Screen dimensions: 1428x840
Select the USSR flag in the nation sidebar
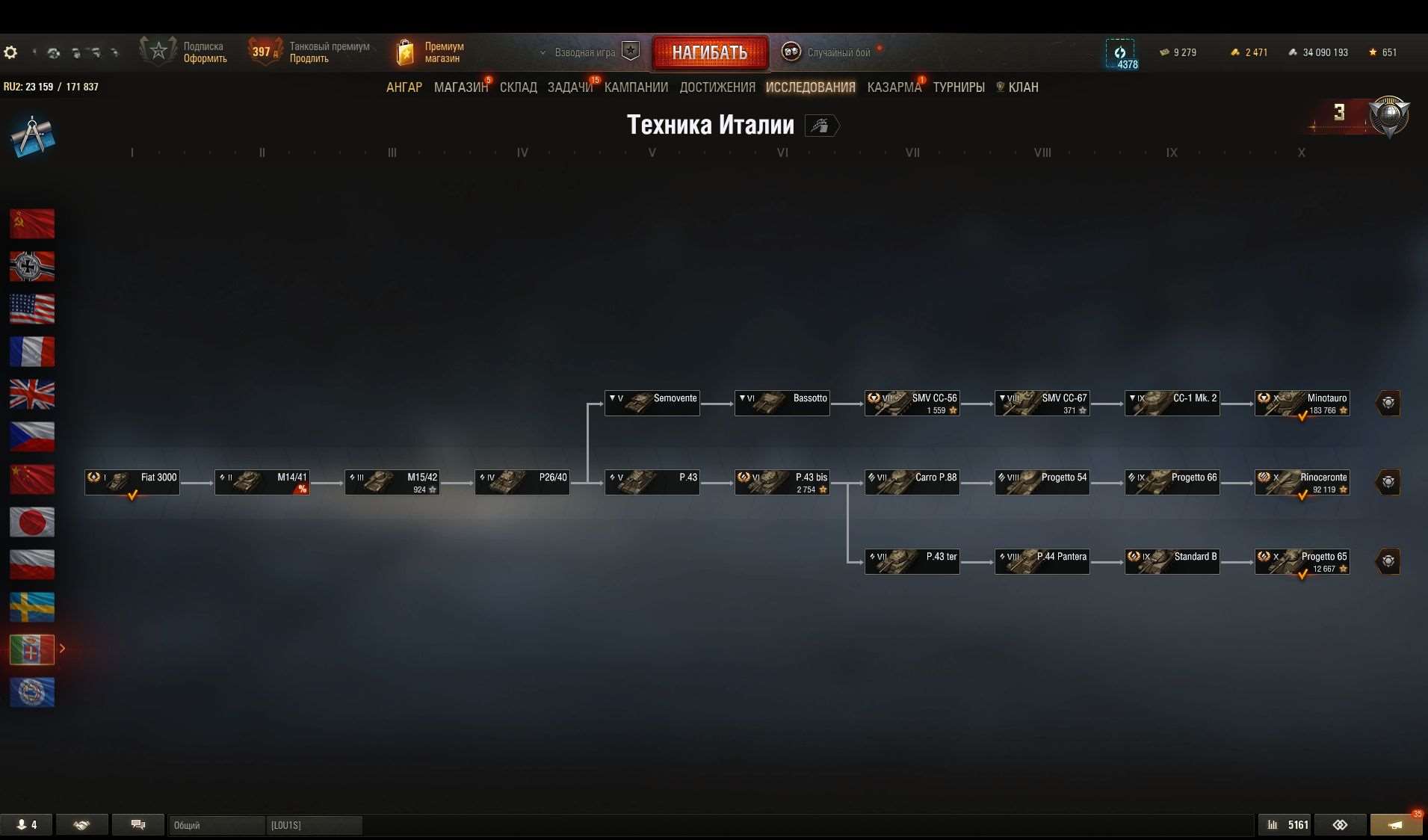point(32,223)
